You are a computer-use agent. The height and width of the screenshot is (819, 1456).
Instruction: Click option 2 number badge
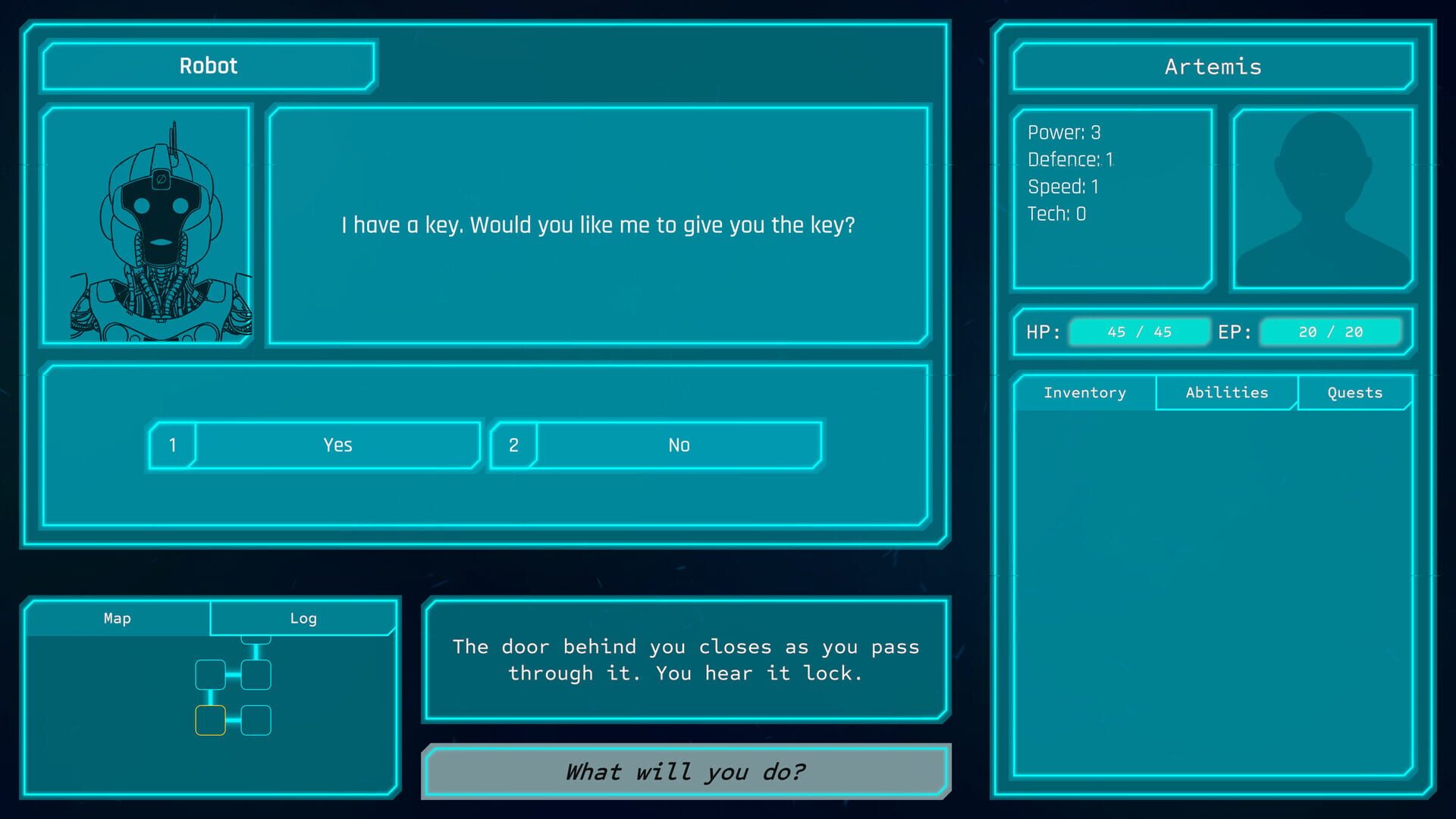coord(514,445)
